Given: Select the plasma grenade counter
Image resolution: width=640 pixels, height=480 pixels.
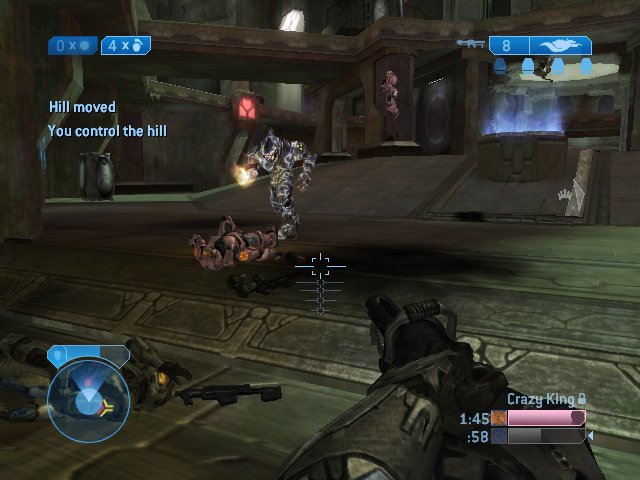Looking at the screenshot, I should click(74, 46).
